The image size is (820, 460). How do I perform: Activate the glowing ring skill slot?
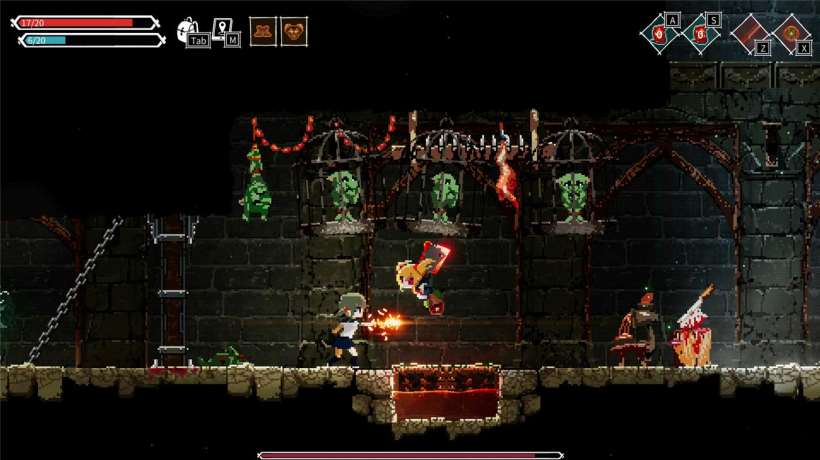[790, 33]
